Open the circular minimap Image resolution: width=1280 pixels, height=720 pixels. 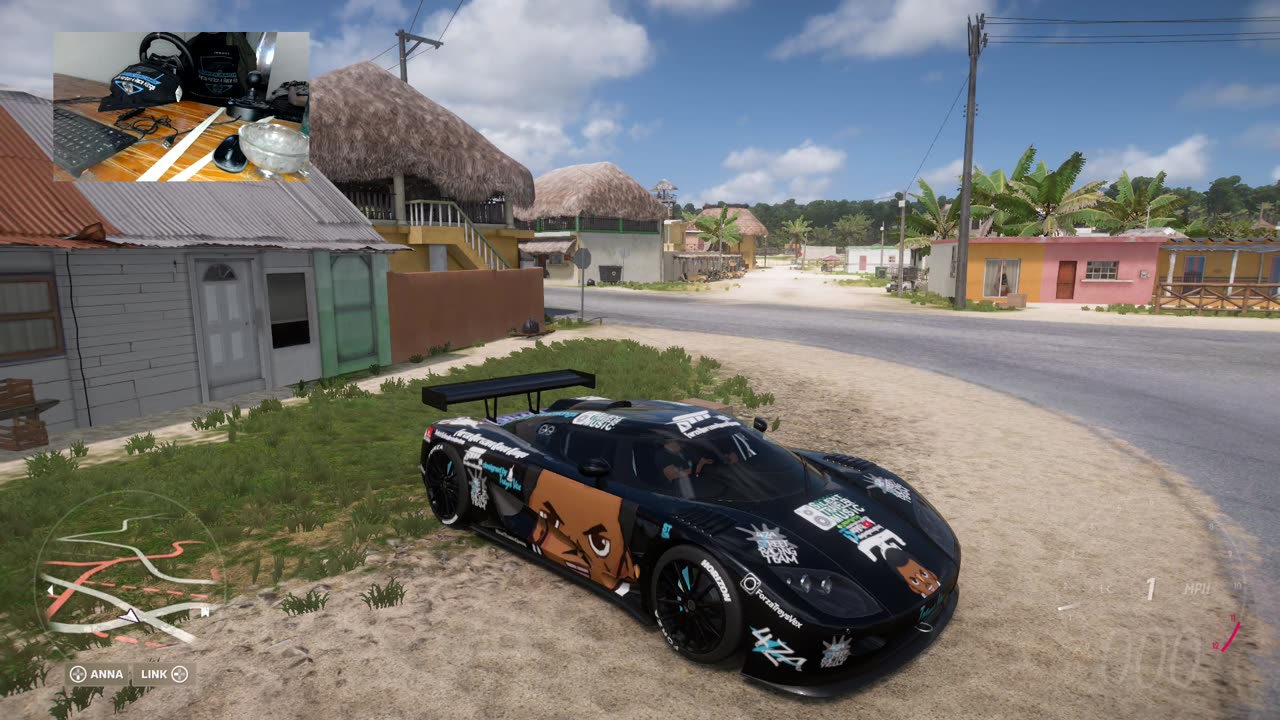pos(130,580)
